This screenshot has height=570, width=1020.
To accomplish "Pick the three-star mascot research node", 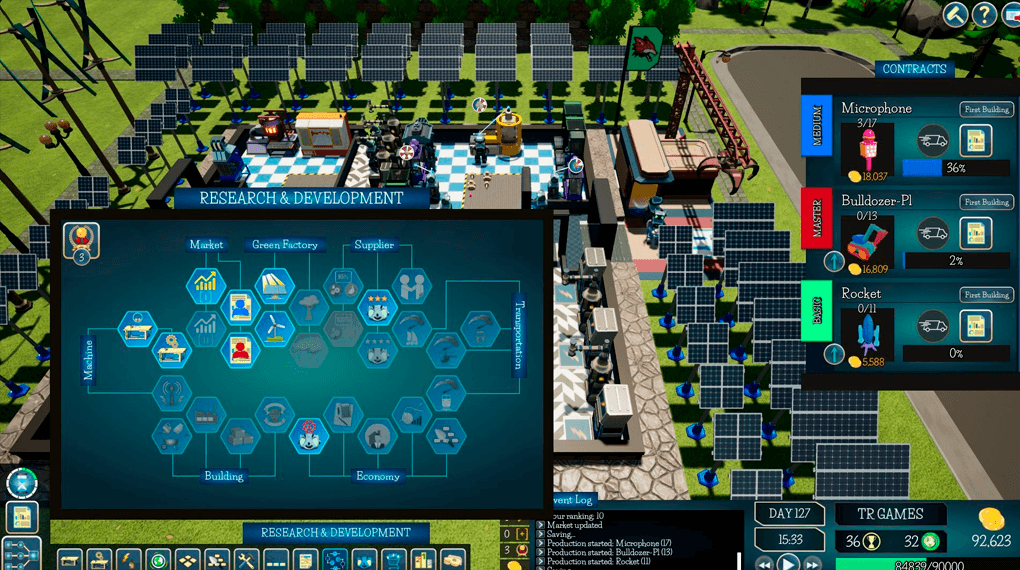I will click(376, 306).
